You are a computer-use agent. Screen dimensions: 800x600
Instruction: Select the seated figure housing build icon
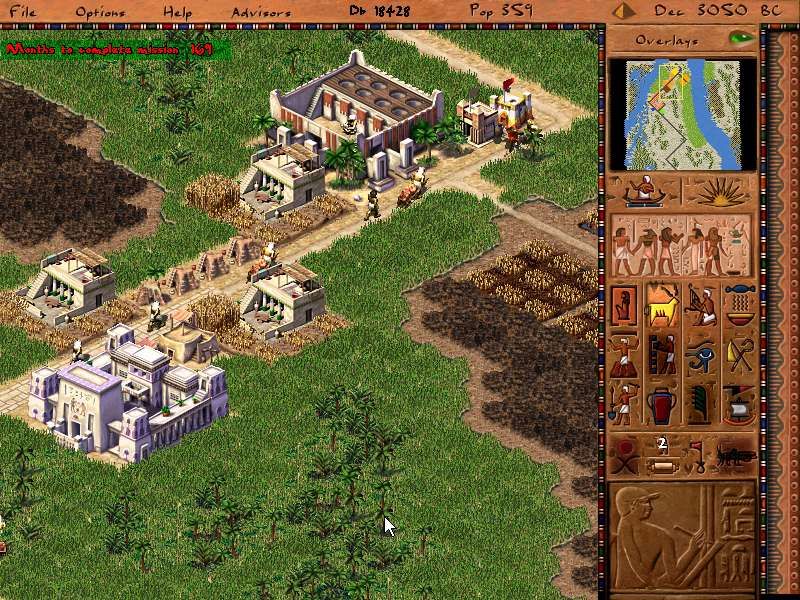tap(624, 305)
